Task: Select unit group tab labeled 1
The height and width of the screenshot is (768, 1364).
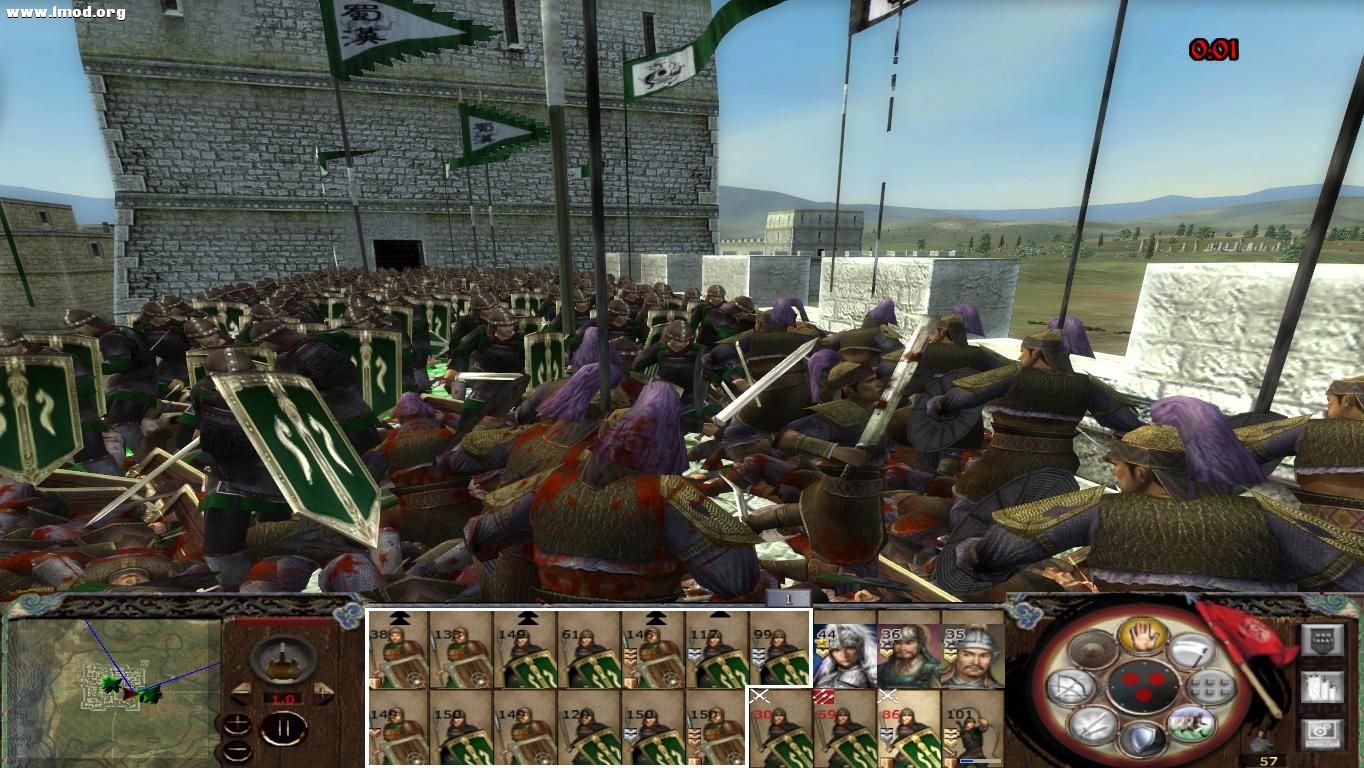Action: pyautogui.click(x=787, y=597)
